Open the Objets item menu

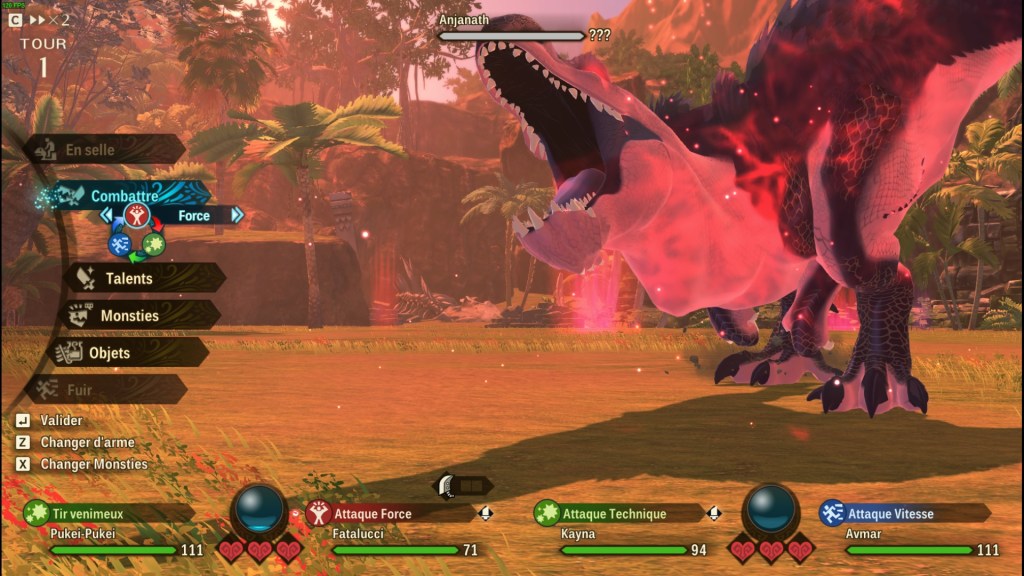point(109,353)
